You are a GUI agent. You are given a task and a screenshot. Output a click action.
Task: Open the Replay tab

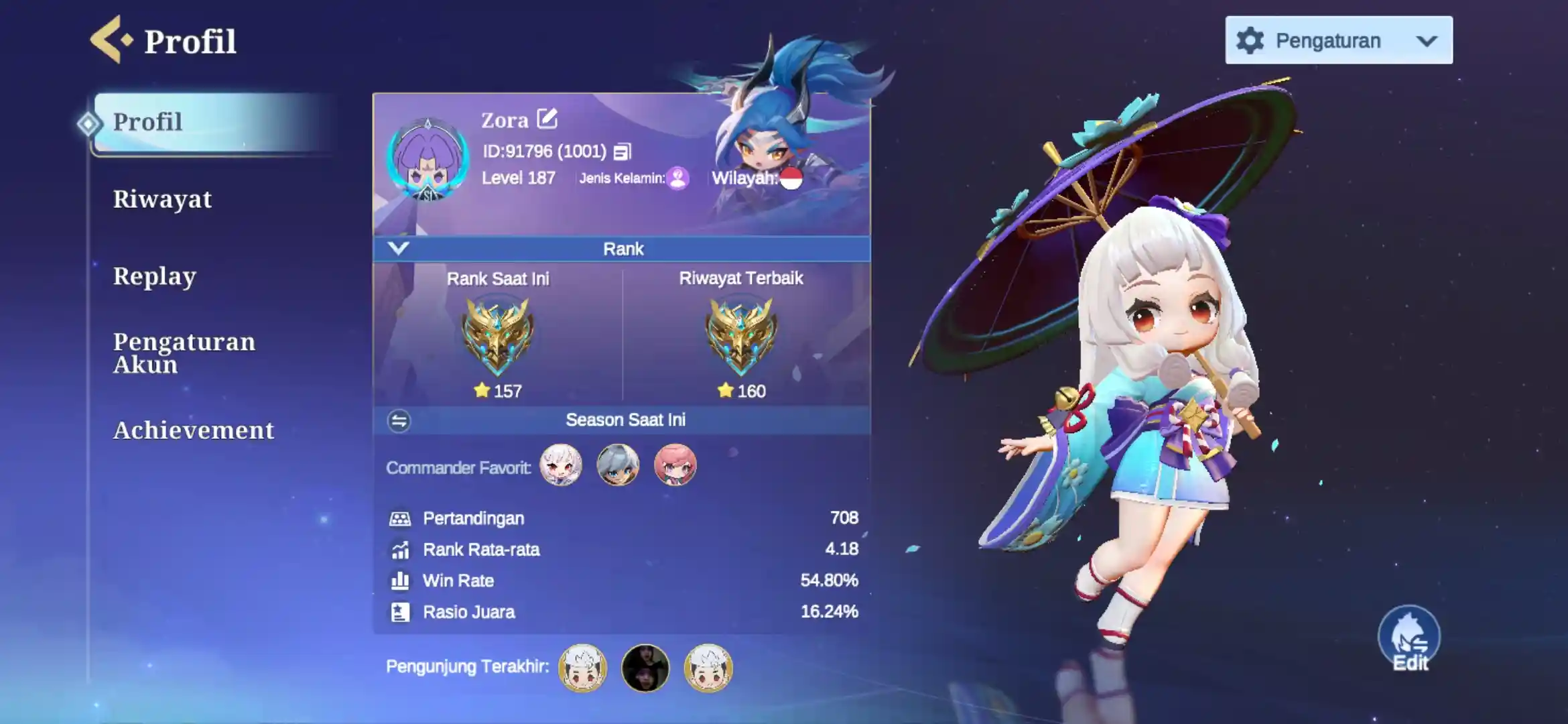[x=154, y=276]
